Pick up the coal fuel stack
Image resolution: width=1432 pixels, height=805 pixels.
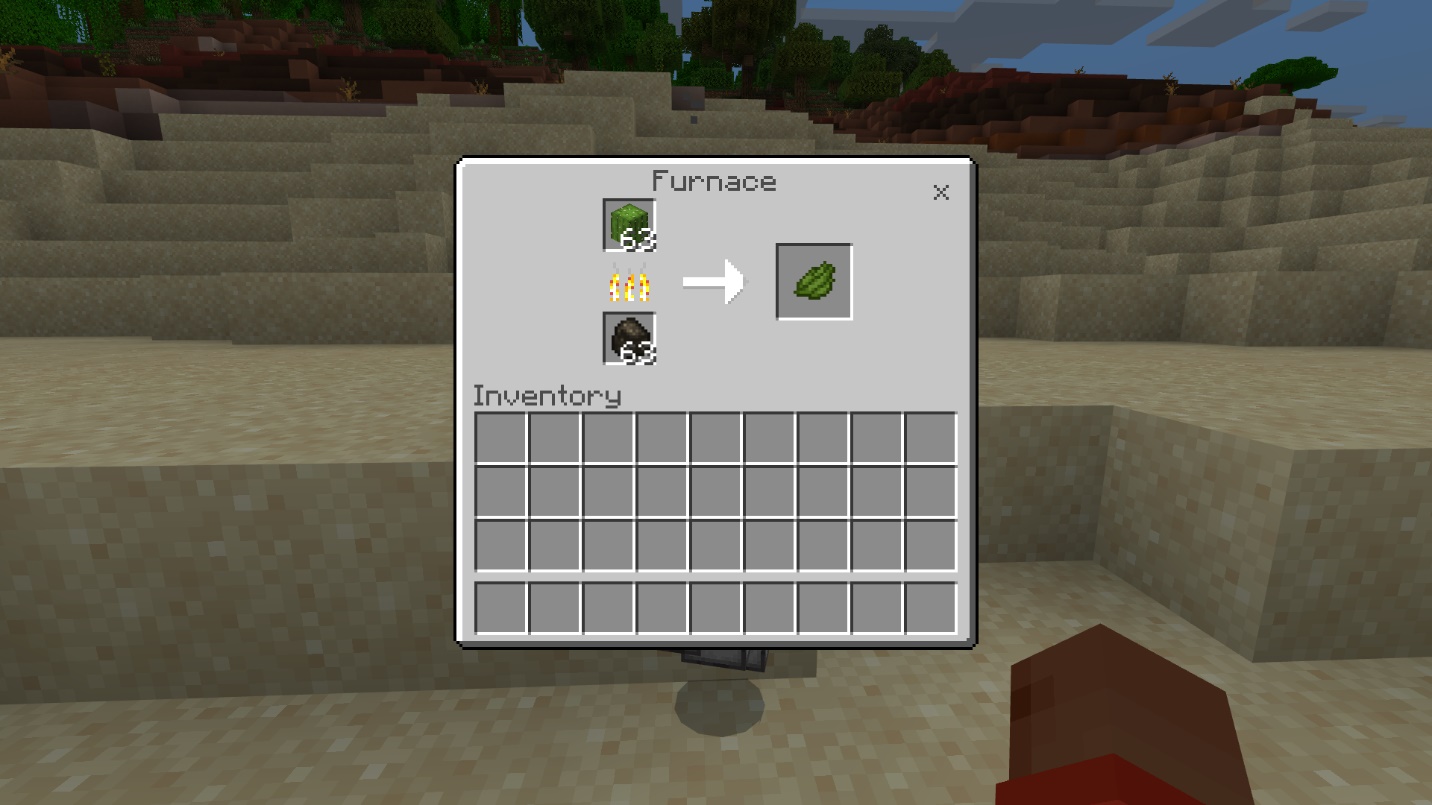(x=629, y=338)
